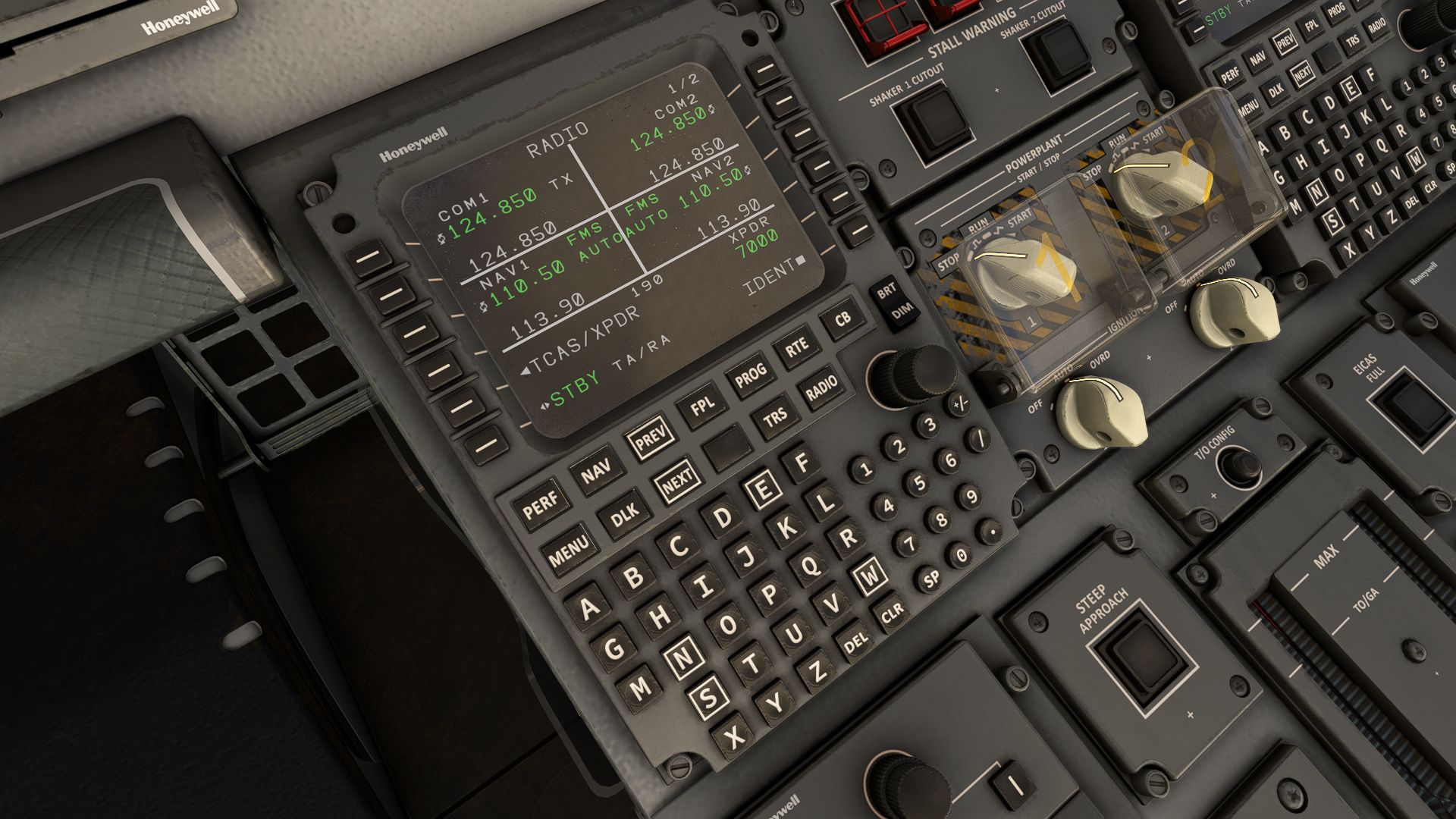The image size is (1456, 819).
Task: Click the DEL key on the fully visible MCDU
Action: click(855, 644)
